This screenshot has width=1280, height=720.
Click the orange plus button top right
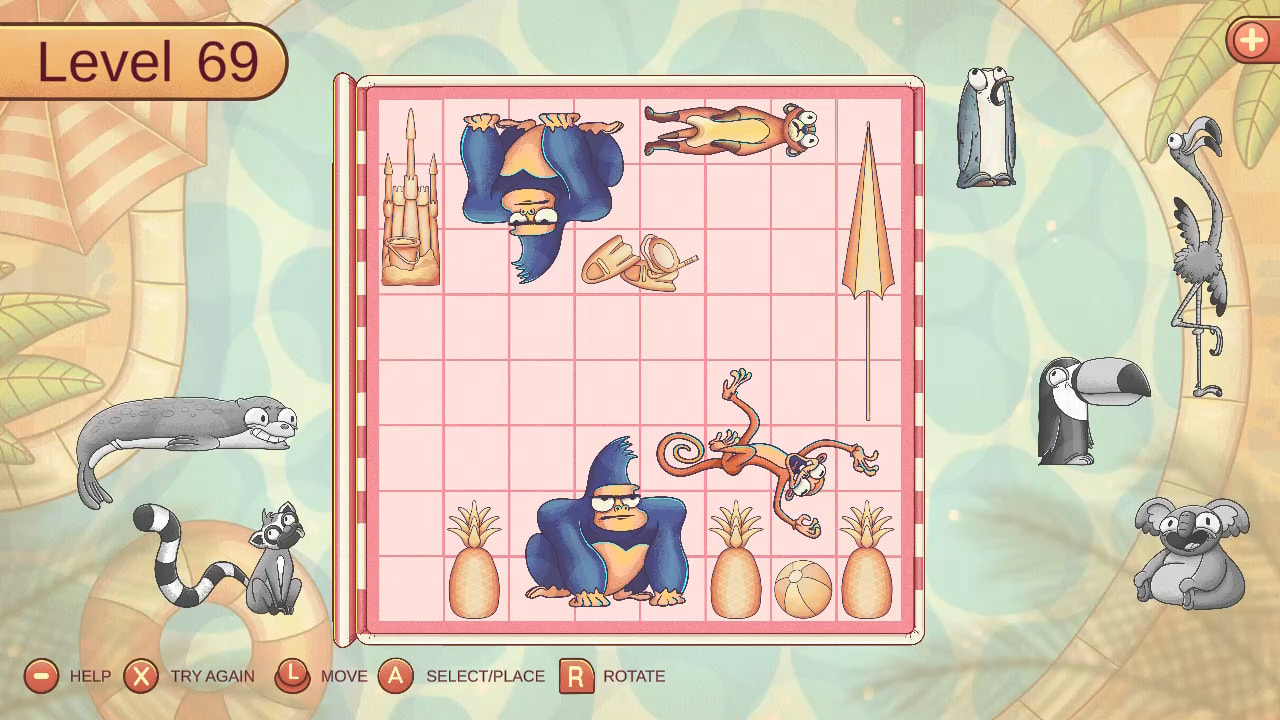[x=1252, y=41]
